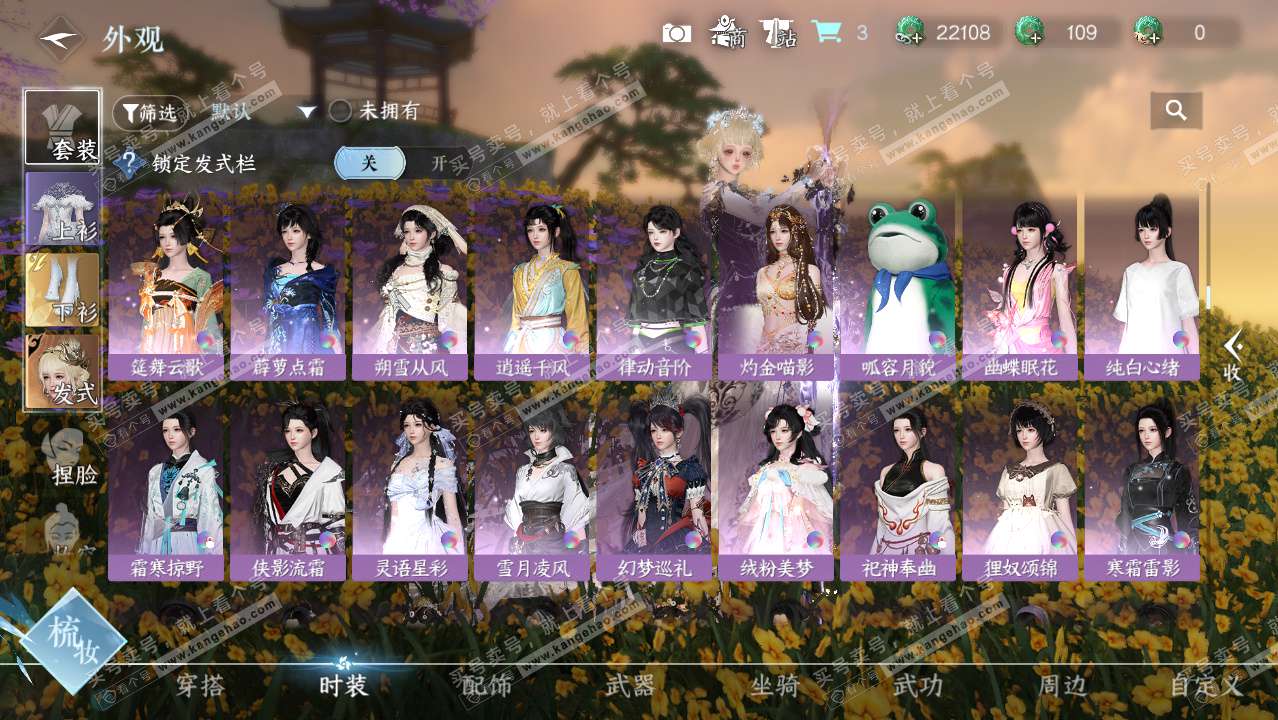Go back using the top-left arrow
Screen dimensions: 1278x720
[60, 39]
